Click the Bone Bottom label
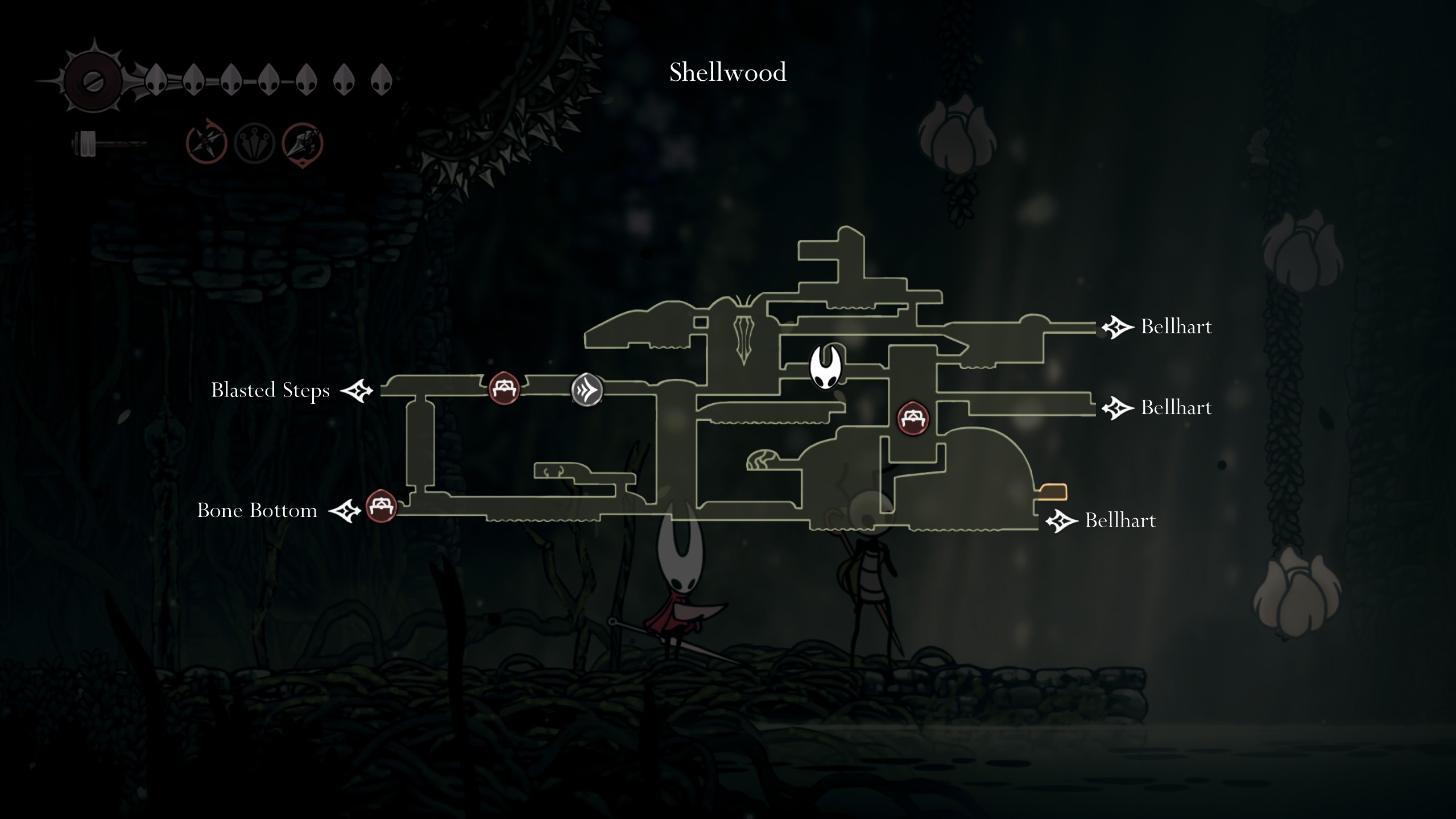Image resolution: width=1456 pixels, height=819 pixels. pos(257,511)
